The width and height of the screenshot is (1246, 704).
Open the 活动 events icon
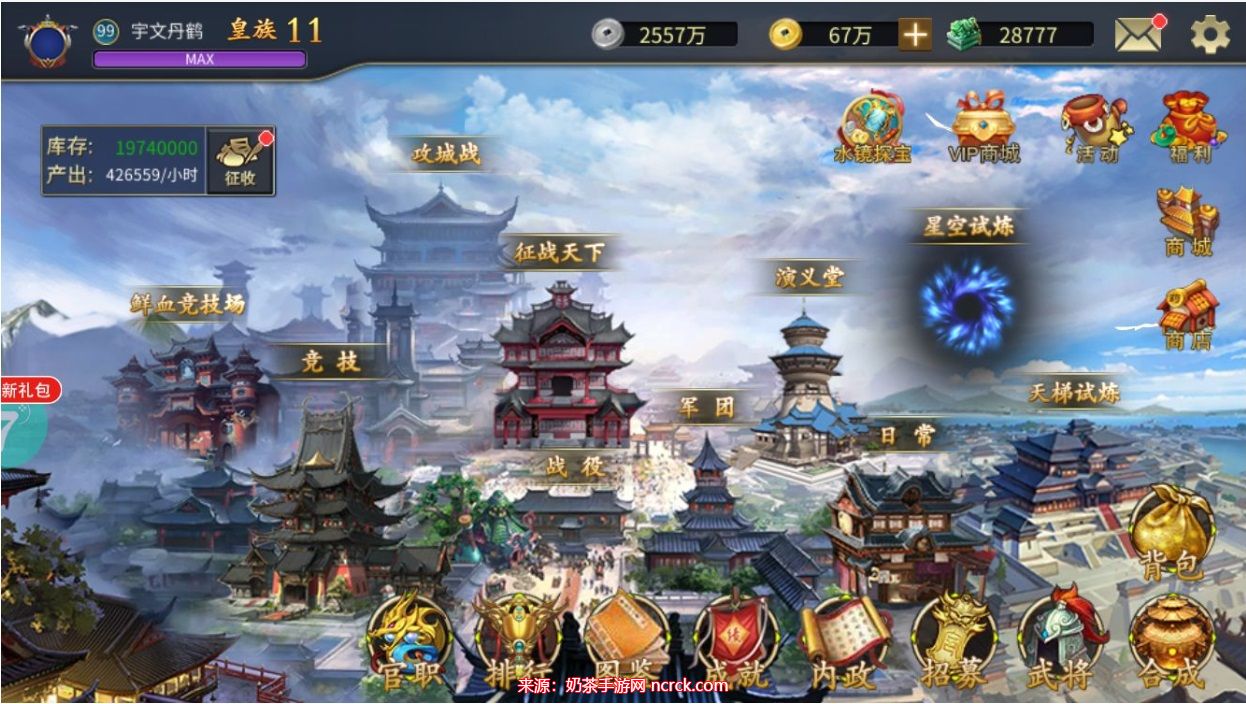coord(1095,127)
